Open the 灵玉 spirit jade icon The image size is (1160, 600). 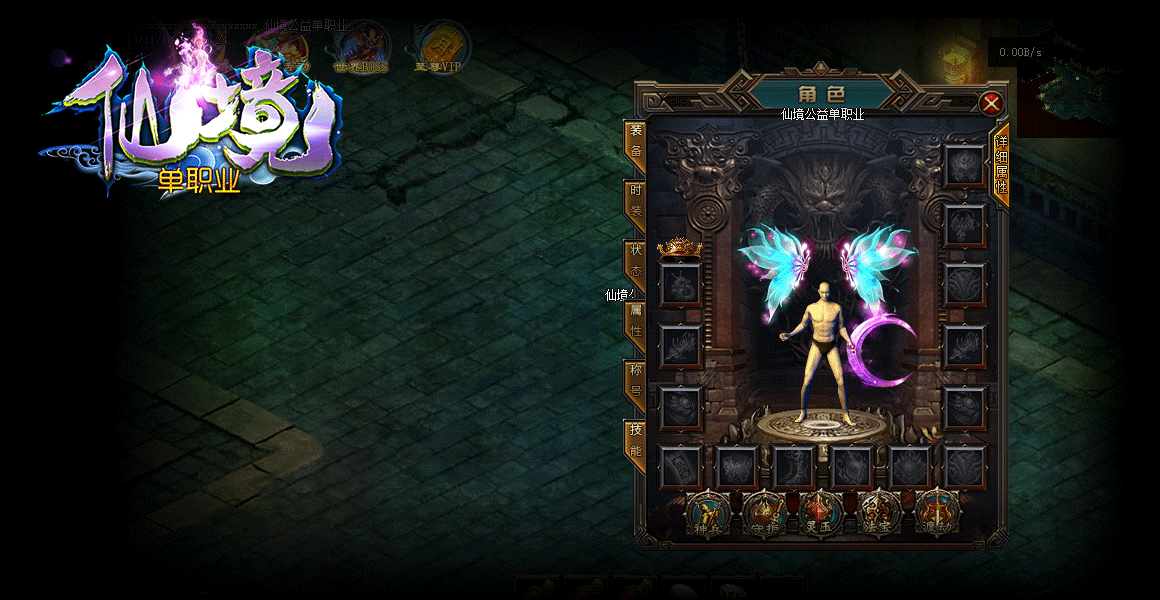click(x=820, y=514)
